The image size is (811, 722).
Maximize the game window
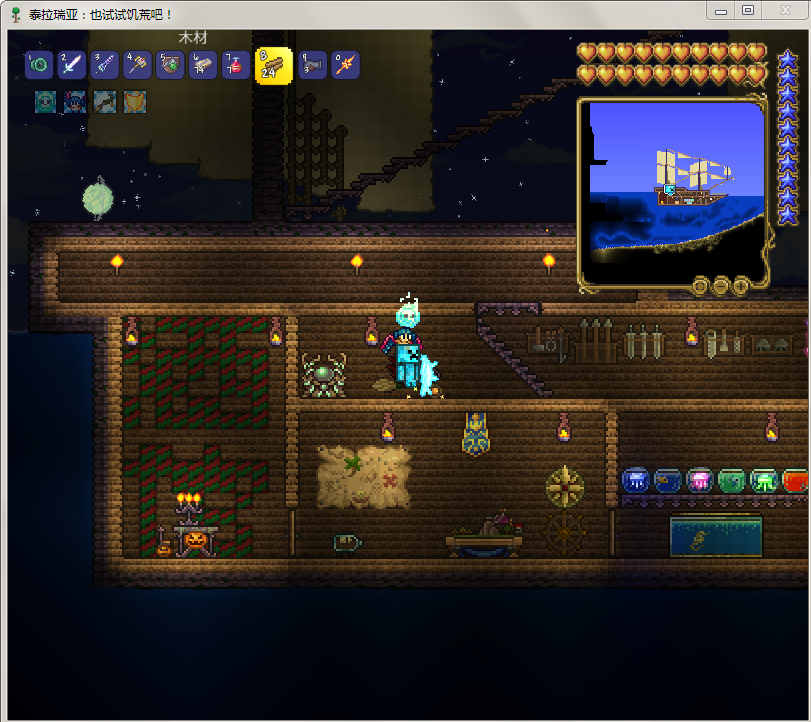click(x=747, y=10)
